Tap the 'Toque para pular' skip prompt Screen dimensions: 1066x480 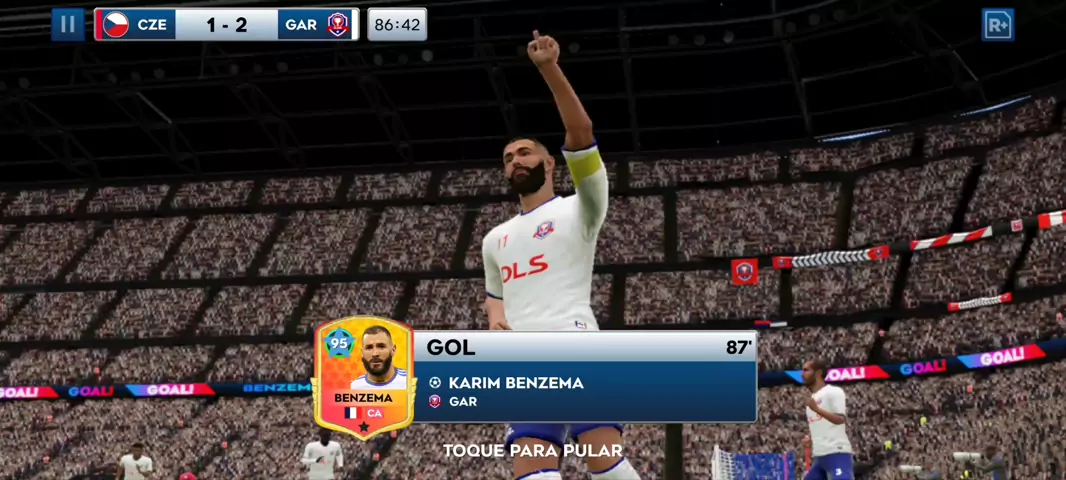pos(532,451)
